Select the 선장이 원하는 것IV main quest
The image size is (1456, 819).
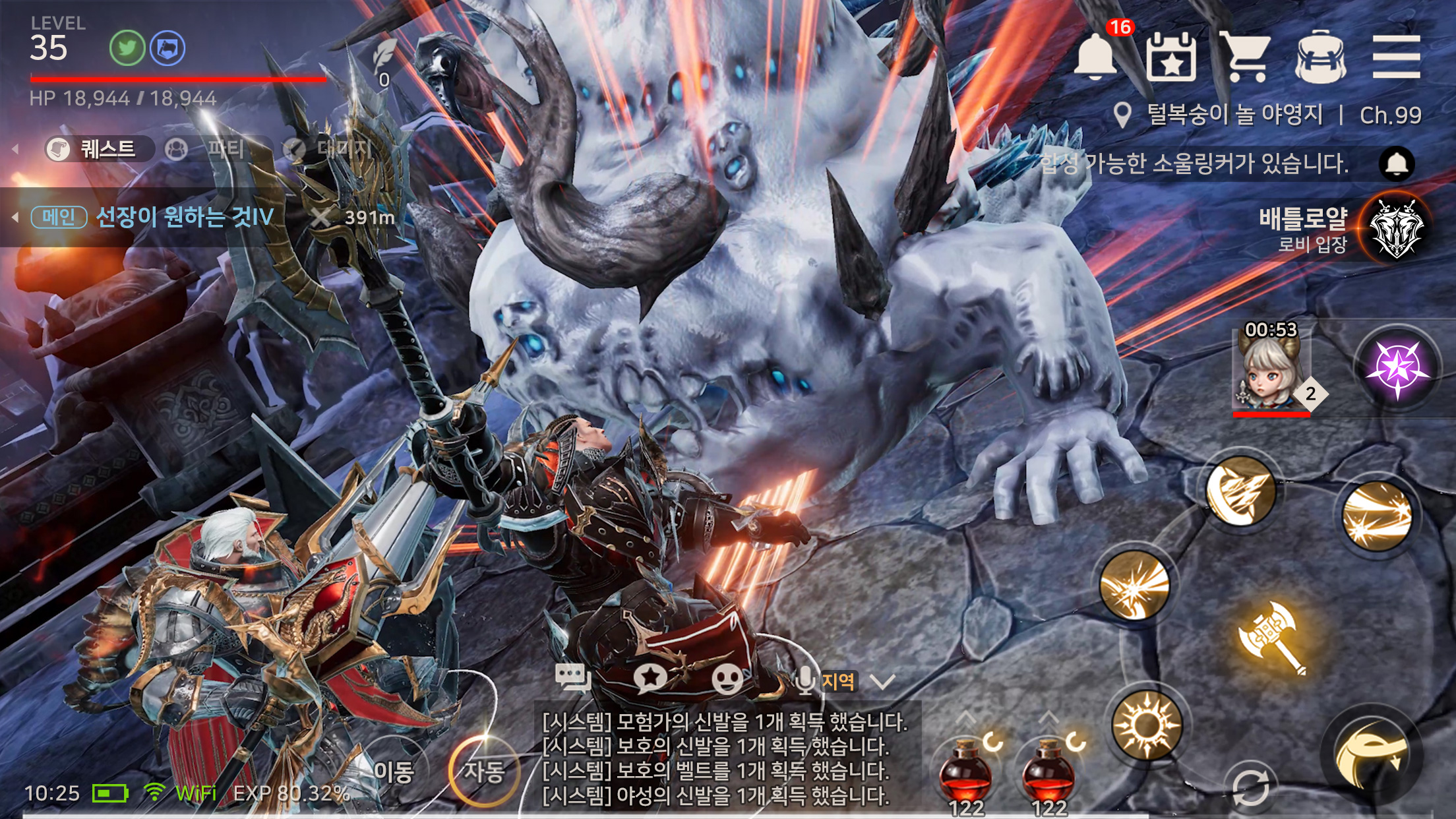tap(185, 217)
